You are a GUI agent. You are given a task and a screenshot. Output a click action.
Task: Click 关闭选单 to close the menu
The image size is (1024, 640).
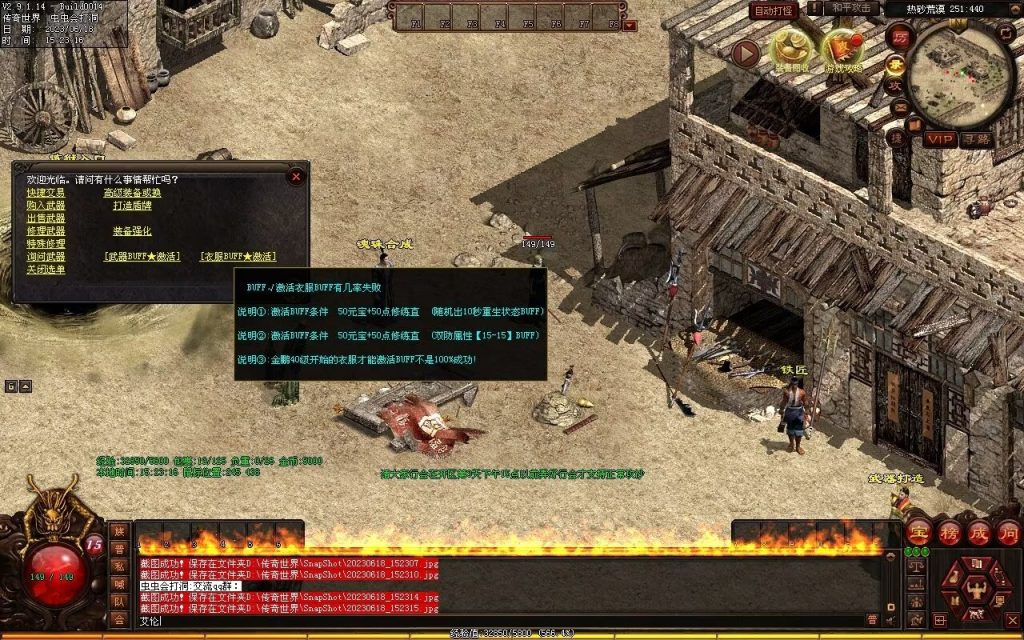point(46,270)
